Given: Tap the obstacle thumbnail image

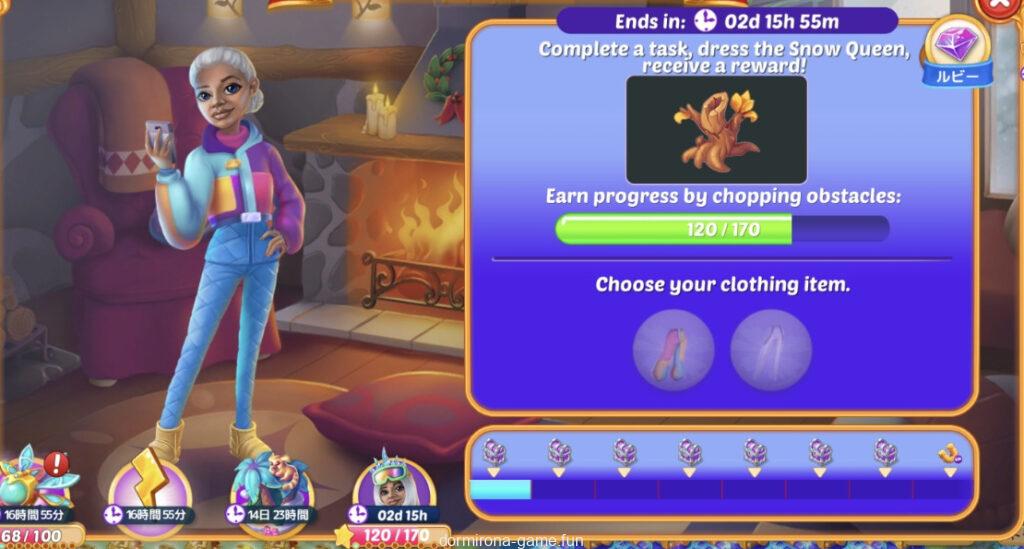Looking at the screenshot, I should [x=716, y=130].
